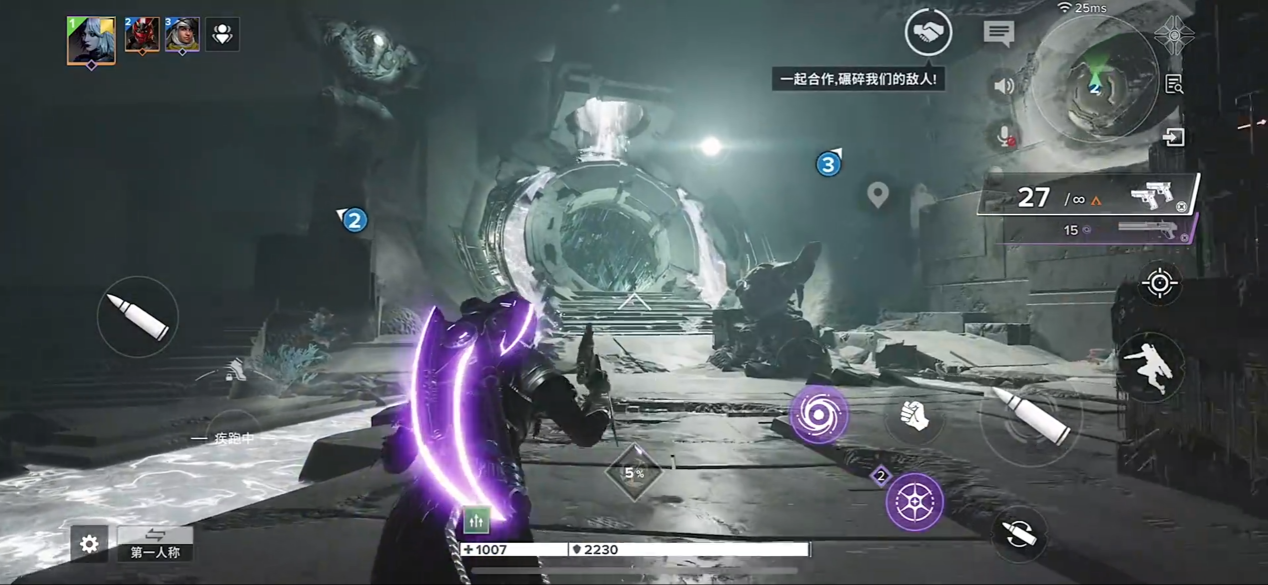
Task: Fire using the left bullet button
Action: tap(138, 317)
